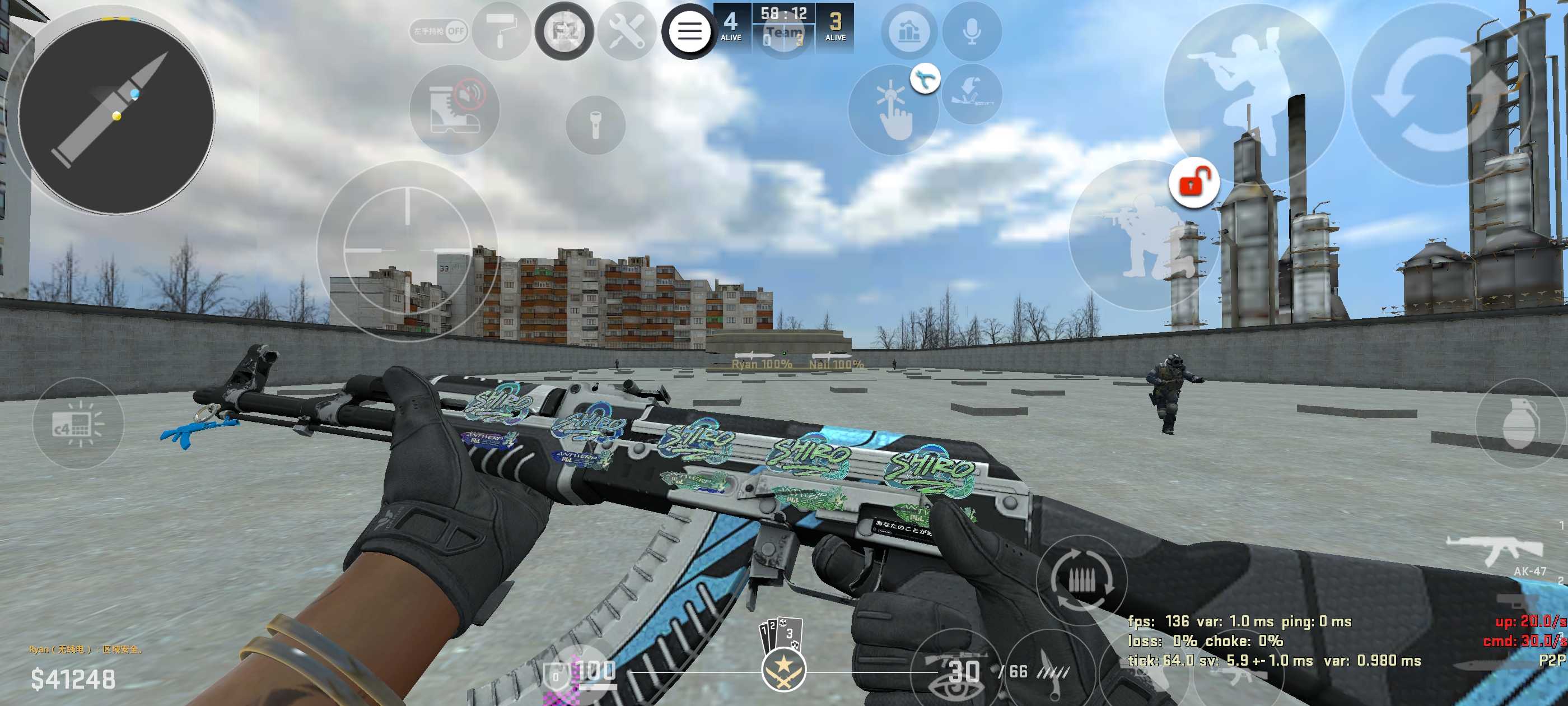Show the scoreboard chart icon
This screenshot has width=1568, height=706.
(x=909, y=30)
